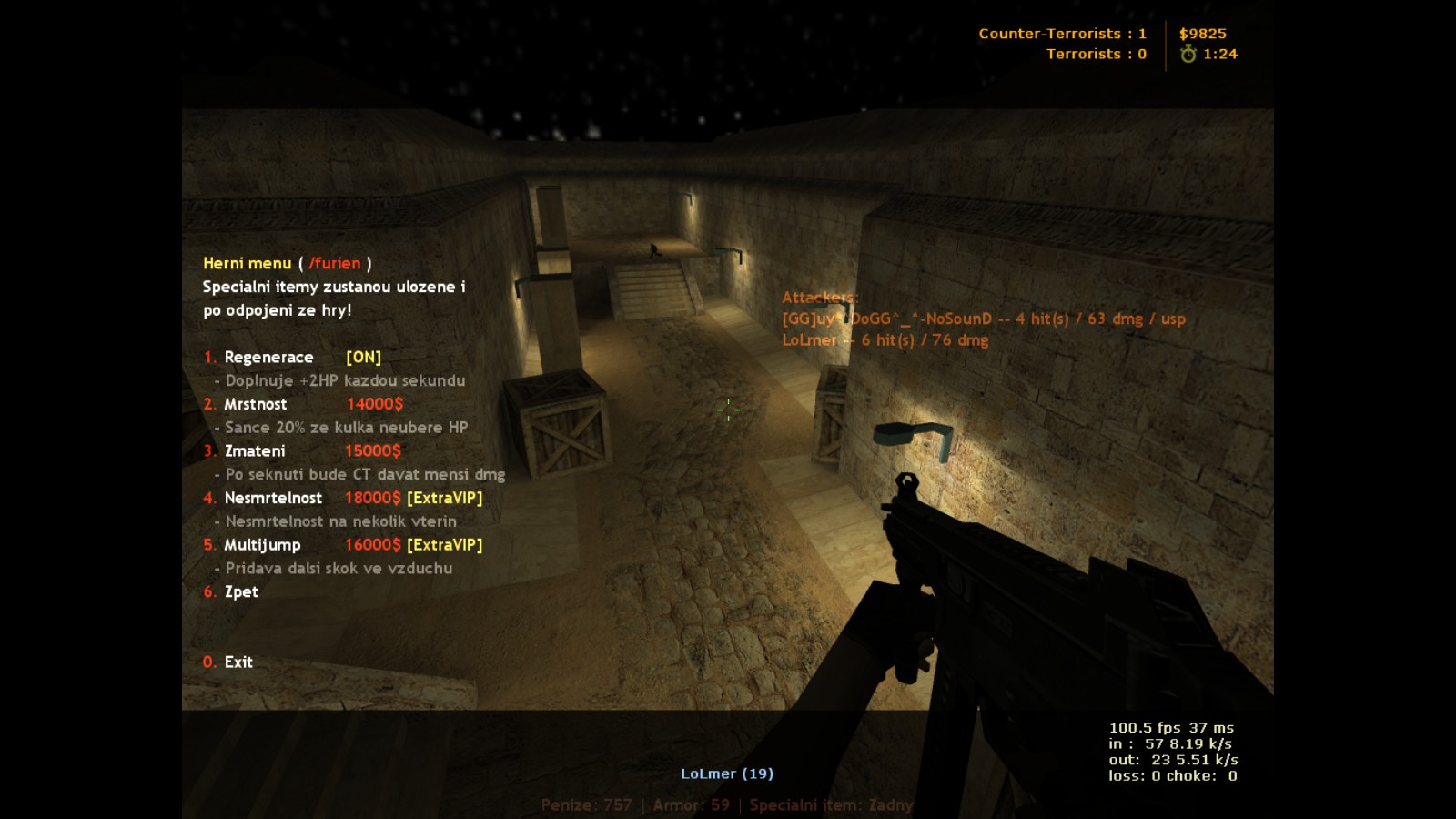
Task: Purchase the Zmateni item
Action: 255,451
